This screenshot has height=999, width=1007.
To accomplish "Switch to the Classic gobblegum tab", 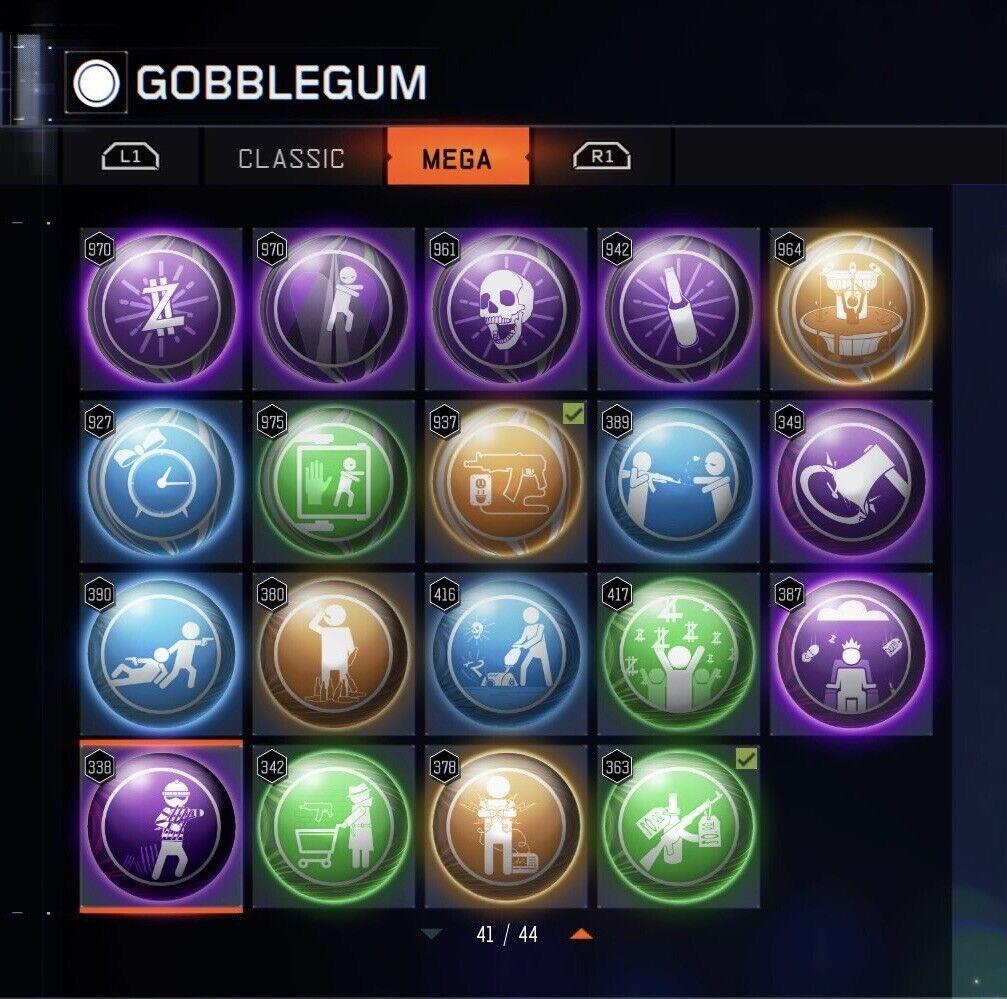I will 291,158.
